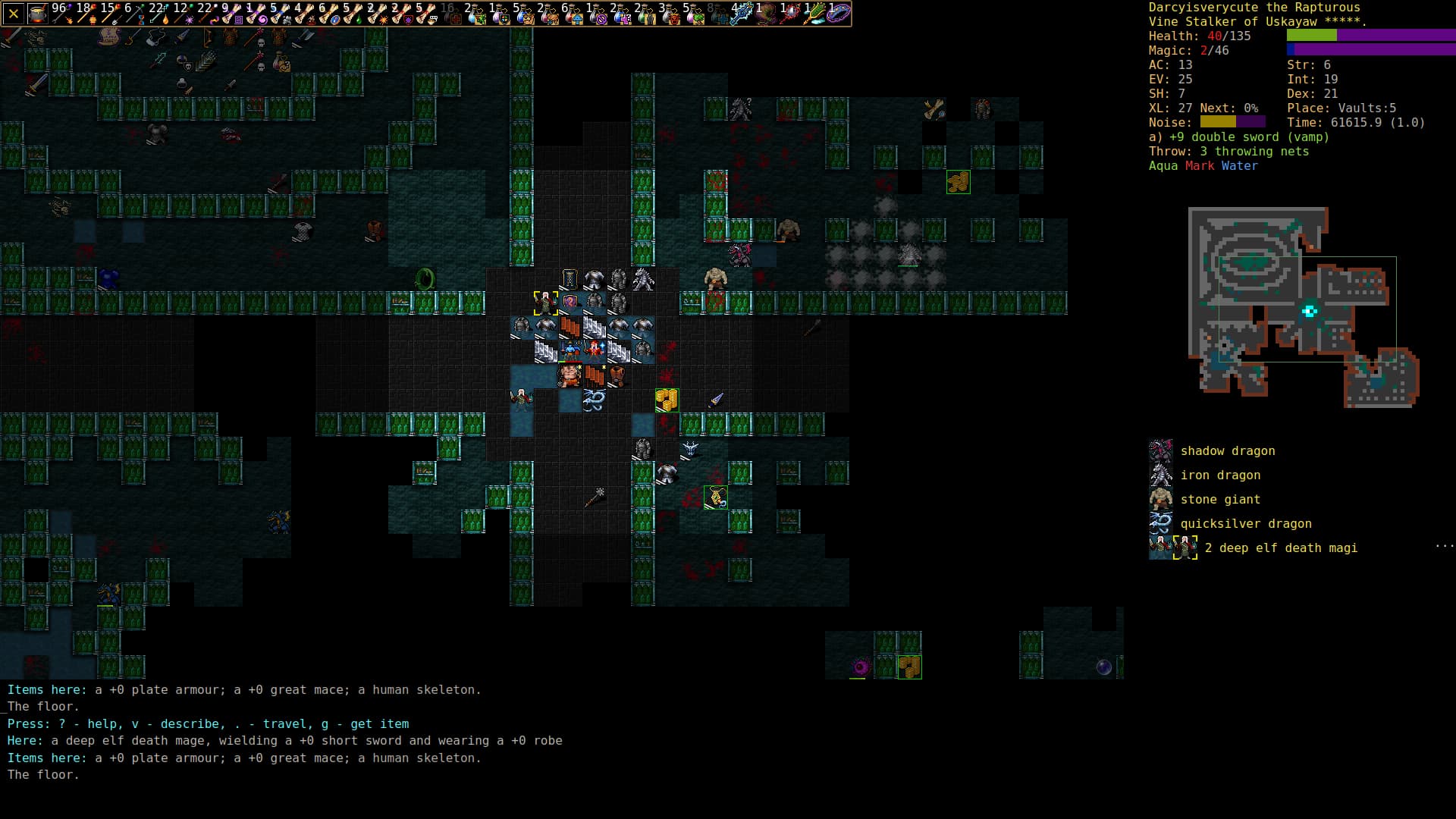Select the wand with the hourglass icon
The width and height of the screenshot is (1456, 819).
tap(135, 14)
